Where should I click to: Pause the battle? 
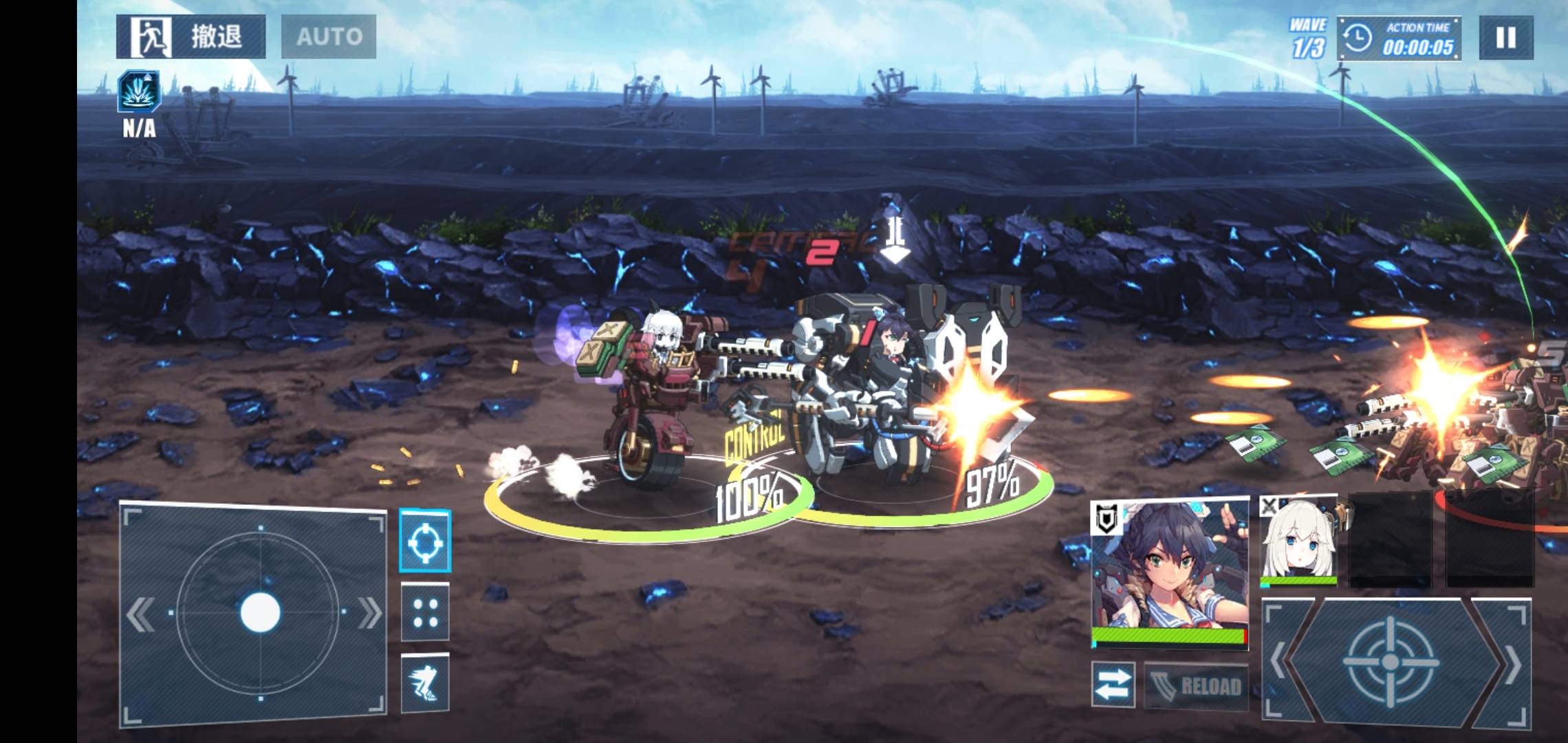coord(1505,37)
